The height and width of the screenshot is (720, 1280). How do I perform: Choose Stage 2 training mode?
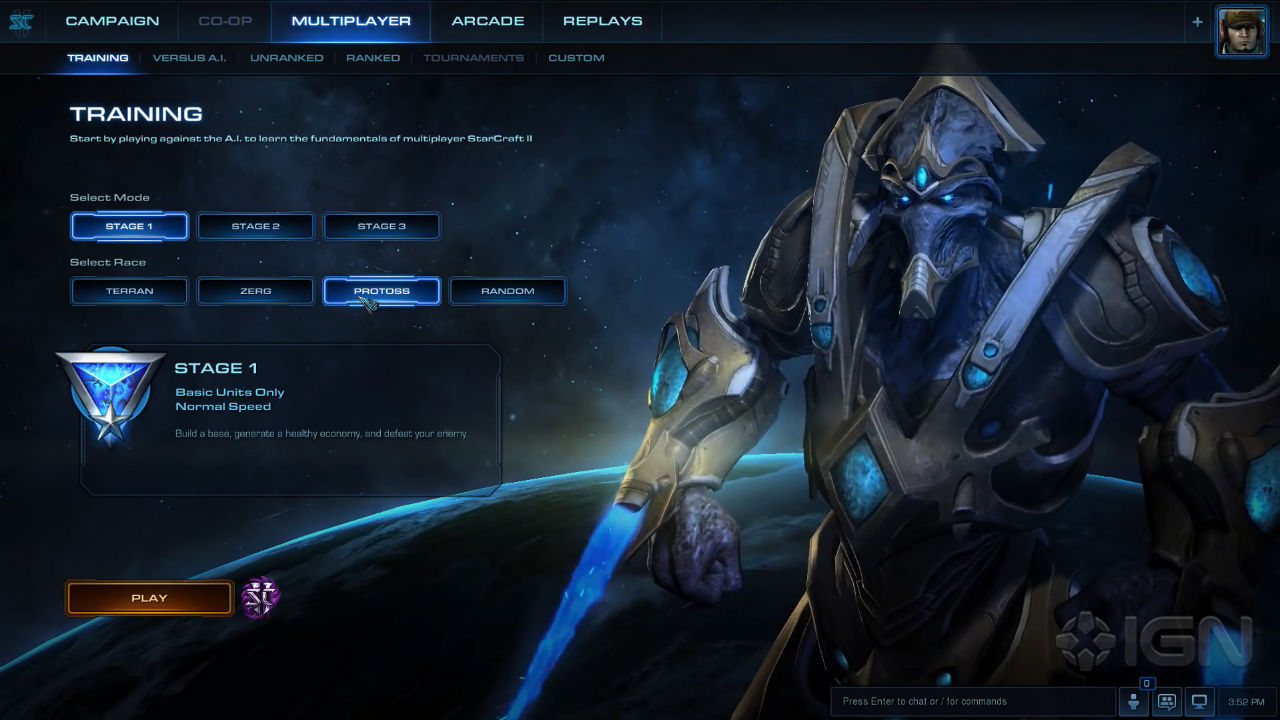point(255,226)
